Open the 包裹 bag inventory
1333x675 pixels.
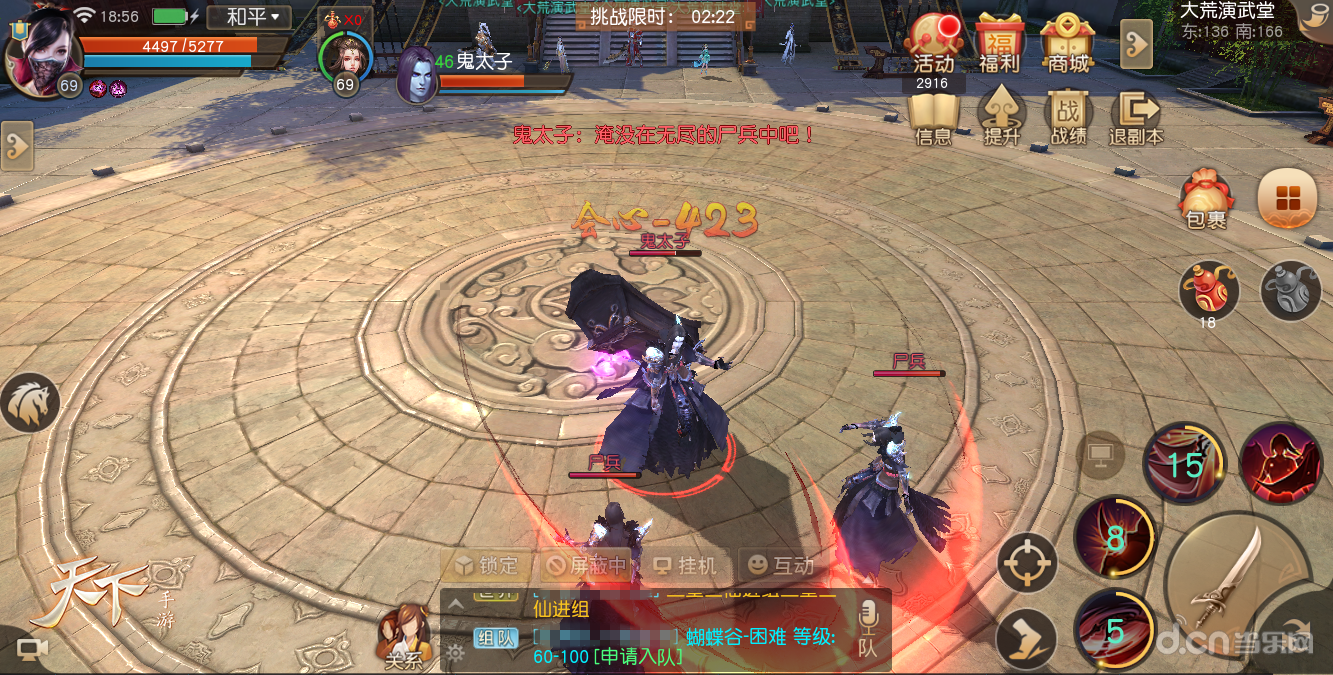(x=1205, y=198)
